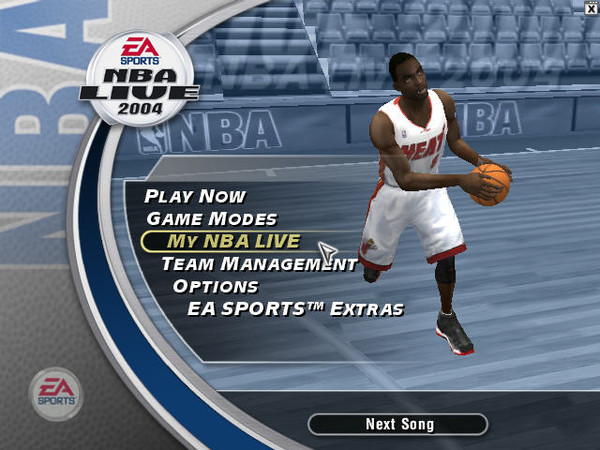The height and width of the screenshot is (450, 600).
Task: Go to the Options menu
Action: [x=216, y=286]
